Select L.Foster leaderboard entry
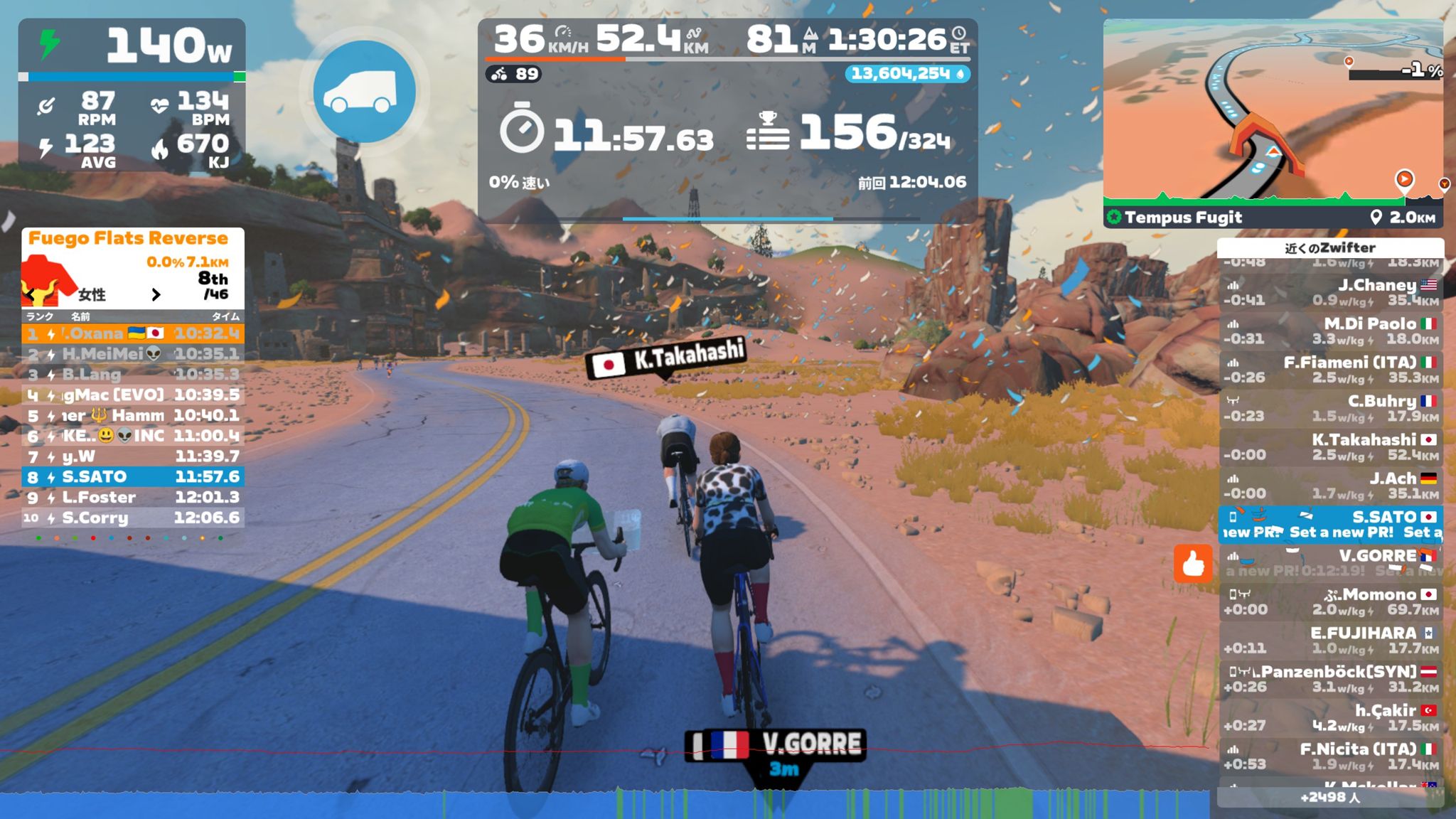The width and height of the screenshot is (1456, 819). pos(133,497)
